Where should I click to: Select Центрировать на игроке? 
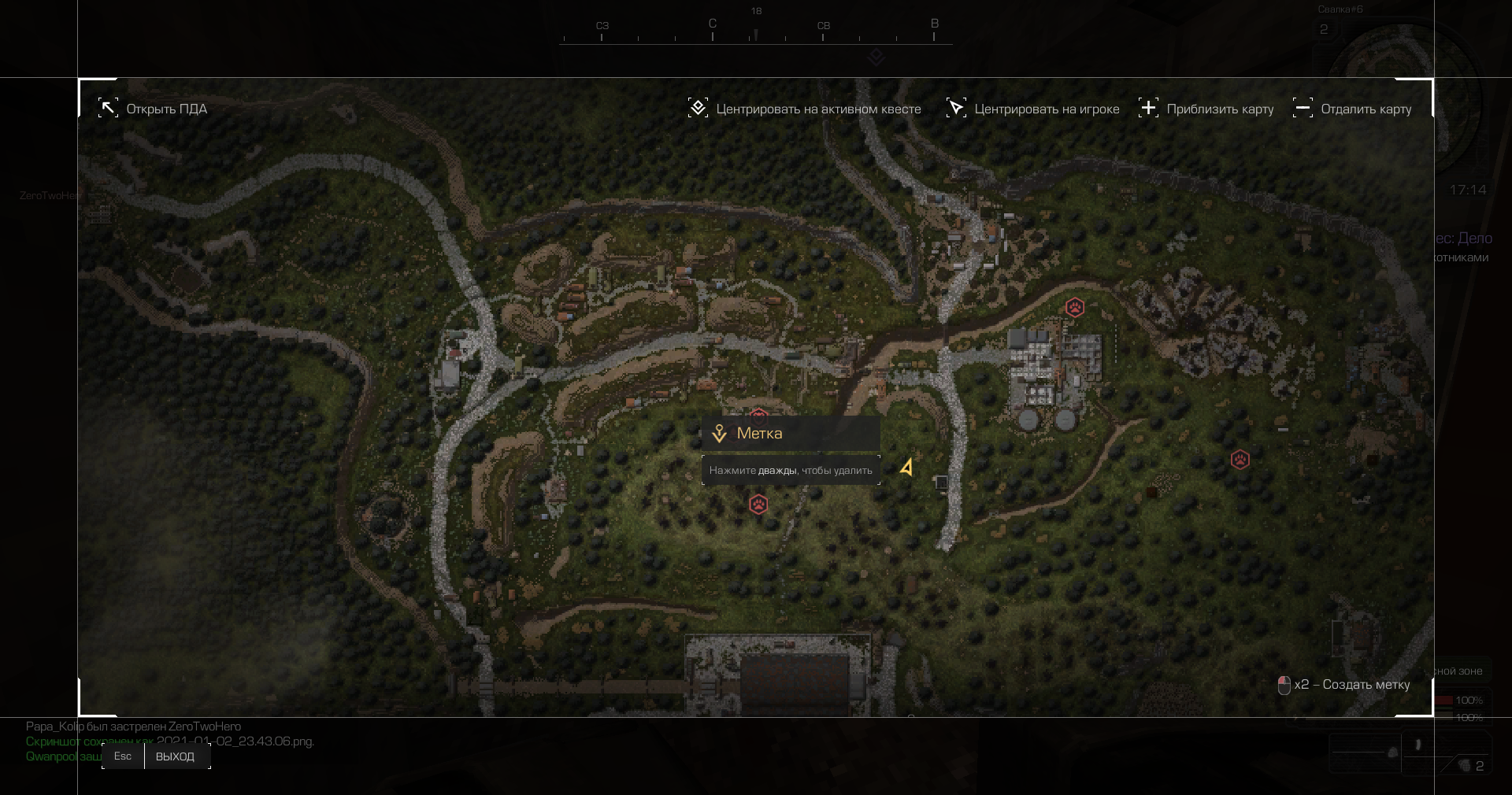(x=1033, y=109)
